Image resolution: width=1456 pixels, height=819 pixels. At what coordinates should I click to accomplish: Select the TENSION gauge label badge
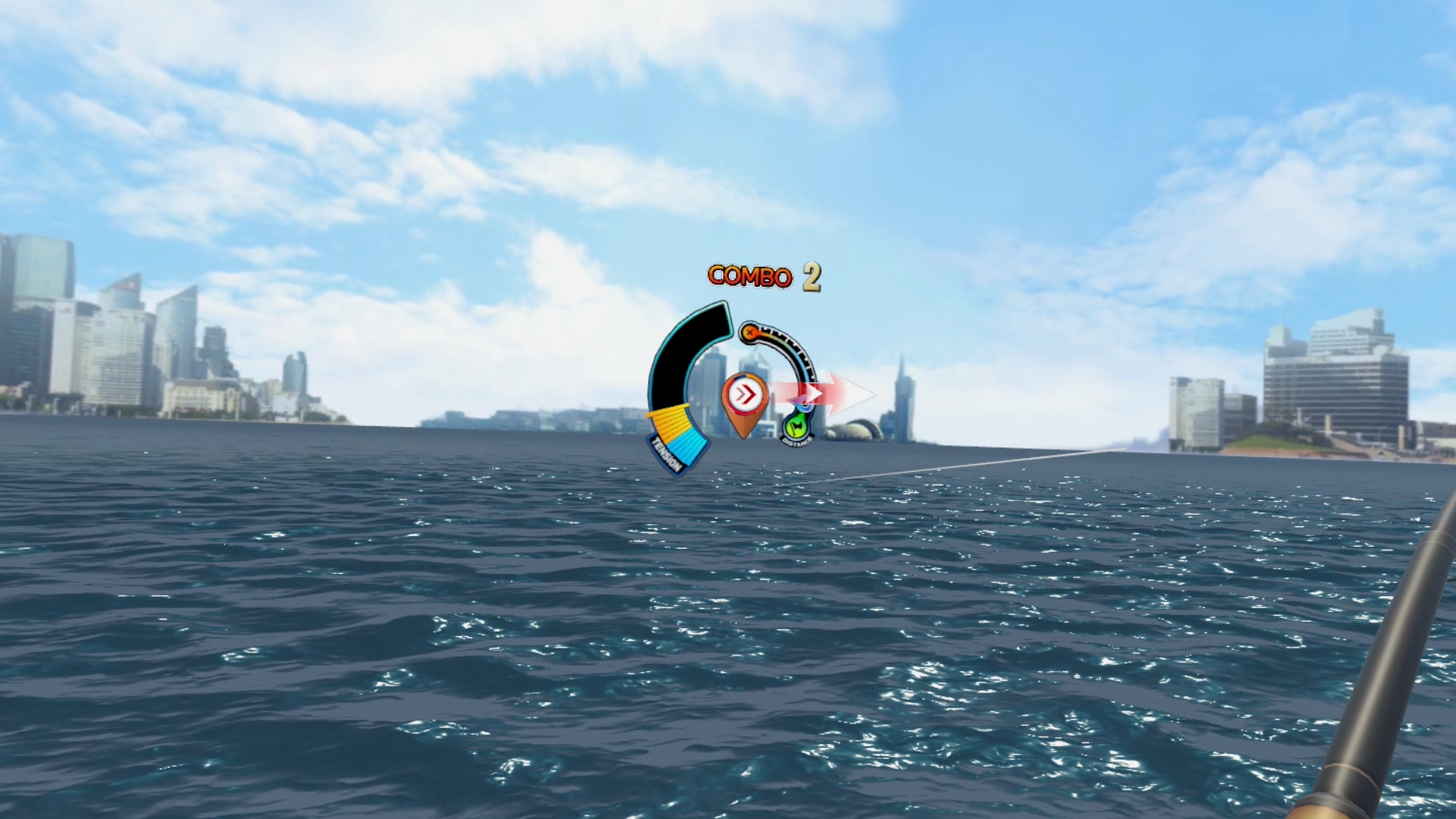[x=667, y=453]
